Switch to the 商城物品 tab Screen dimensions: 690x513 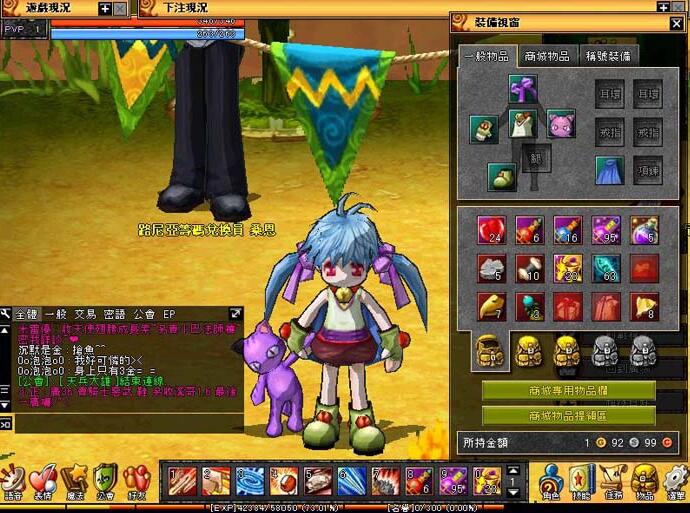(546, 56)
